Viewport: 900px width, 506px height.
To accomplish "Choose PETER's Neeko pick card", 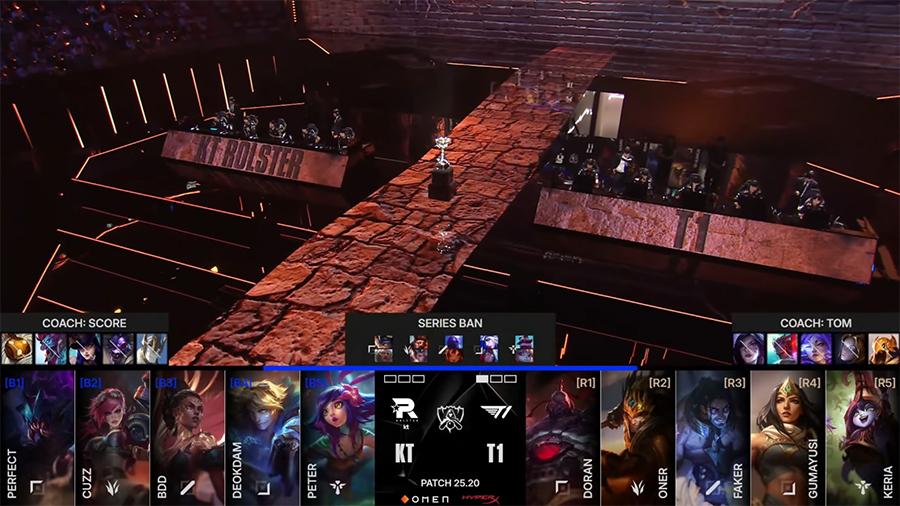I will point(337,437).
